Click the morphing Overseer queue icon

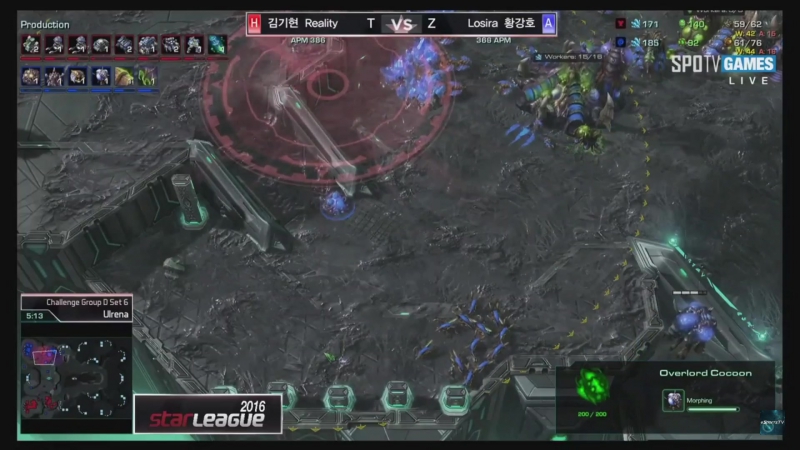coord(673,400)
